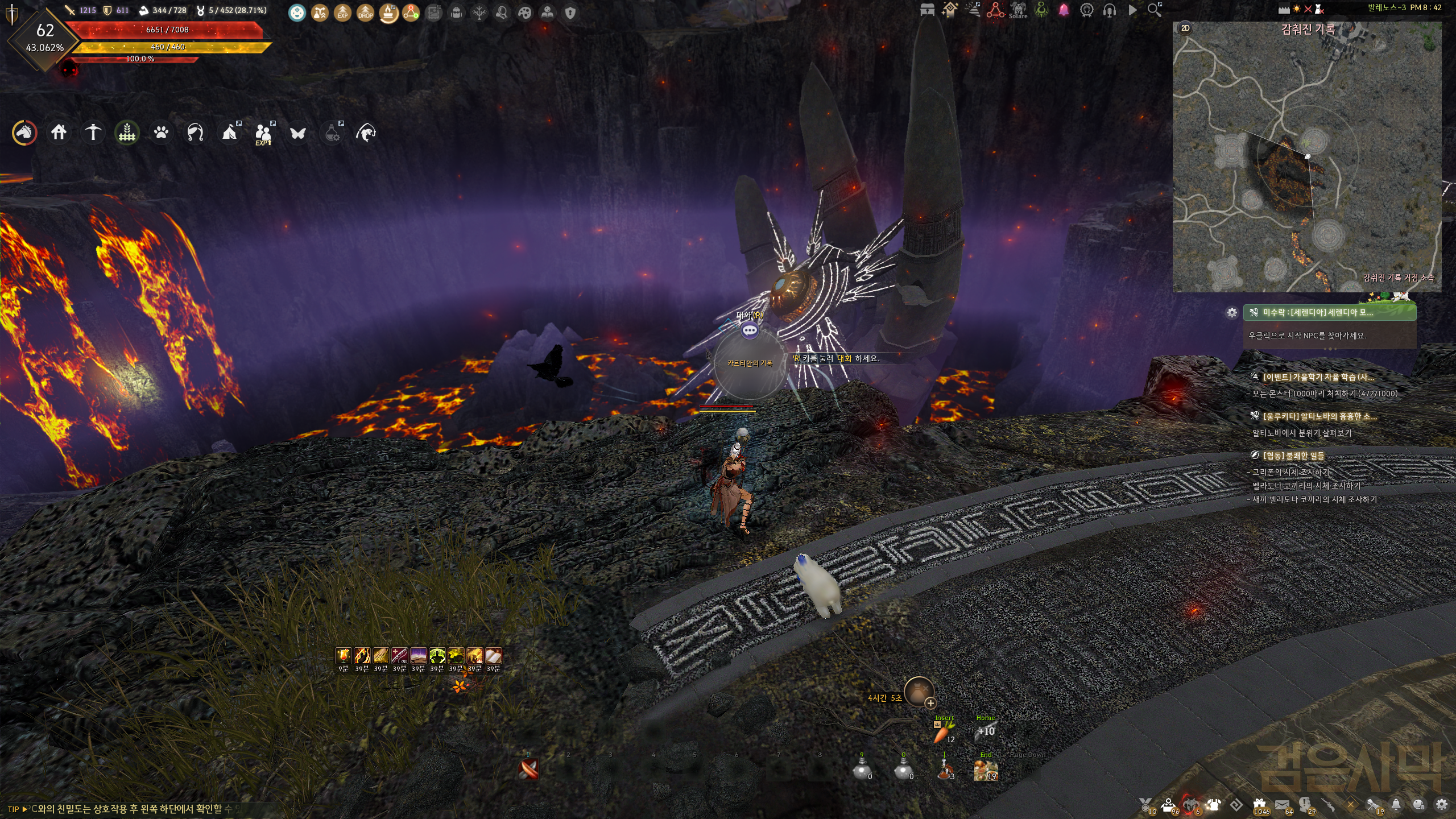The image size is (1456, 819).
Task: Toggle the minimap 2D view button
Action: (x=1185, y=28)
